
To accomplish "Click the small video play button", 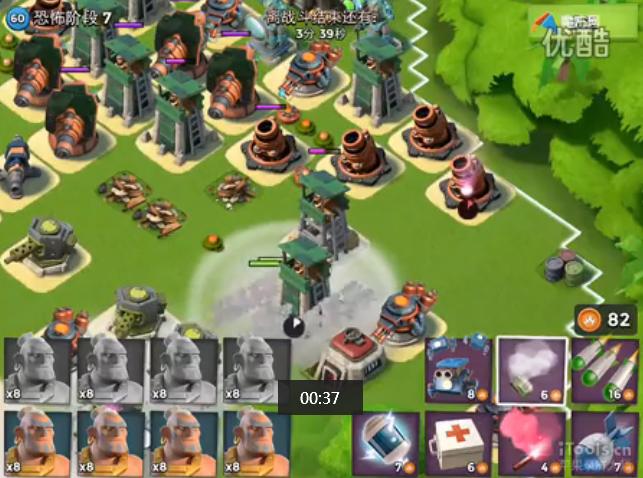I will 293,325.
